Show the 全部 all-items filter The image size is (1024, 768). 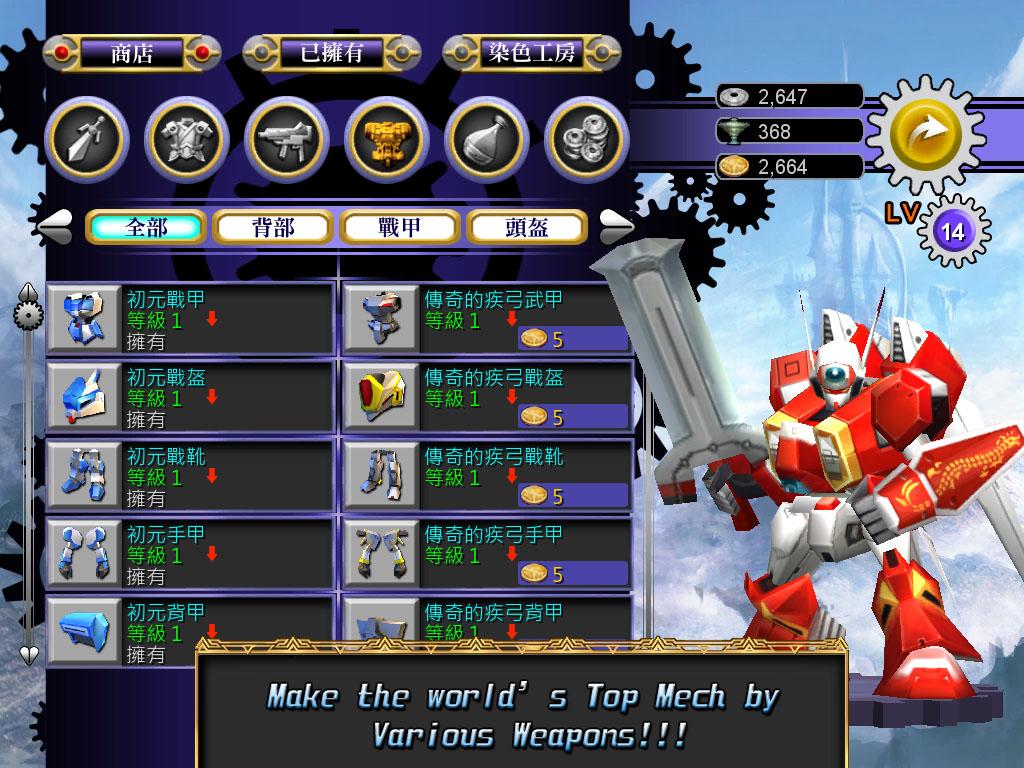[146, 227]
